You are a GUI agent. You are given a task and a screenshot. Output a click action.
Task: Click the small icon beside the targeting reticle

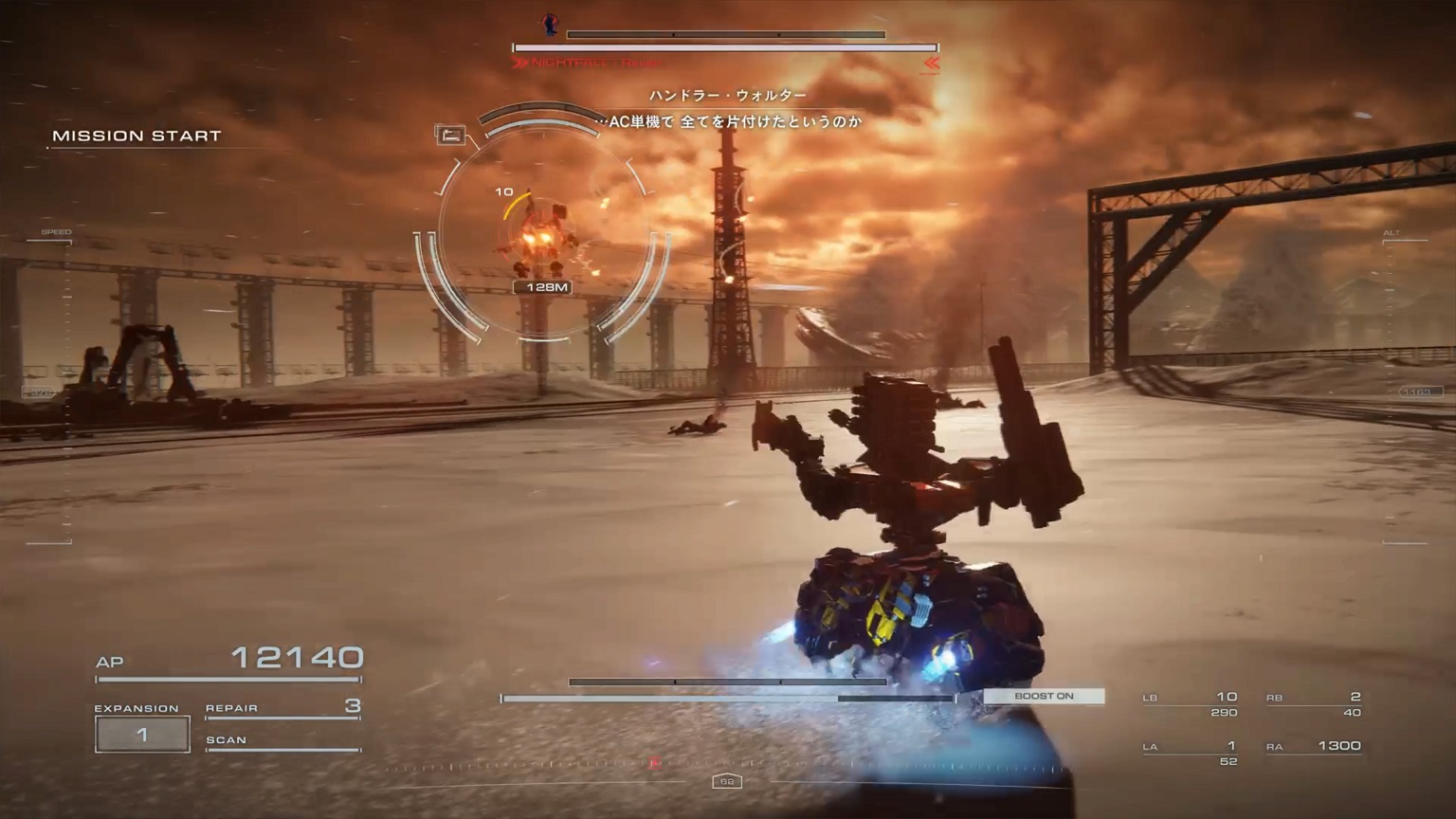[450, 135]
